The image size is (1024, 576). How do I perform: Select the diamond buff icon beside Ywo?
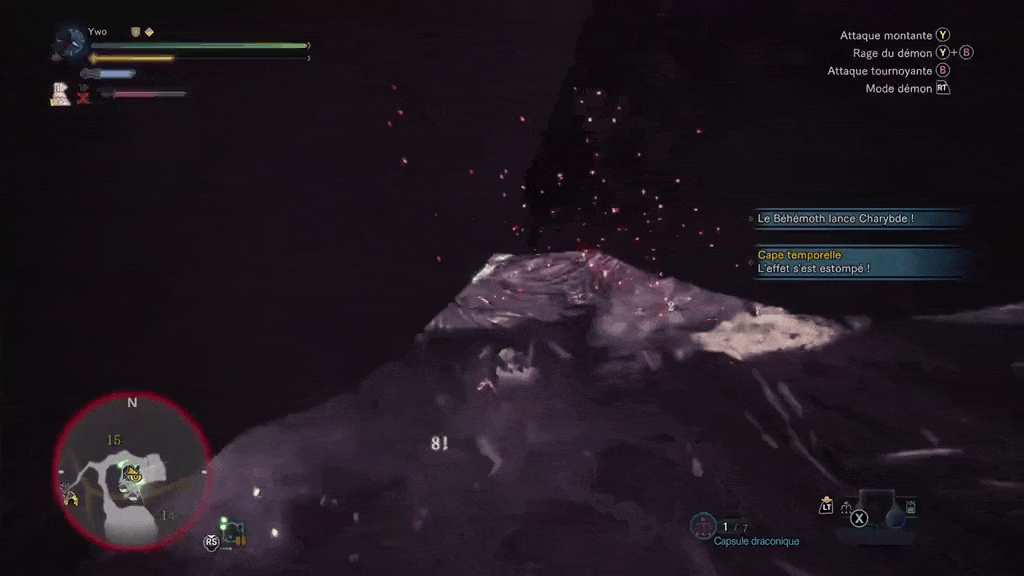click(x=149, y=32)
